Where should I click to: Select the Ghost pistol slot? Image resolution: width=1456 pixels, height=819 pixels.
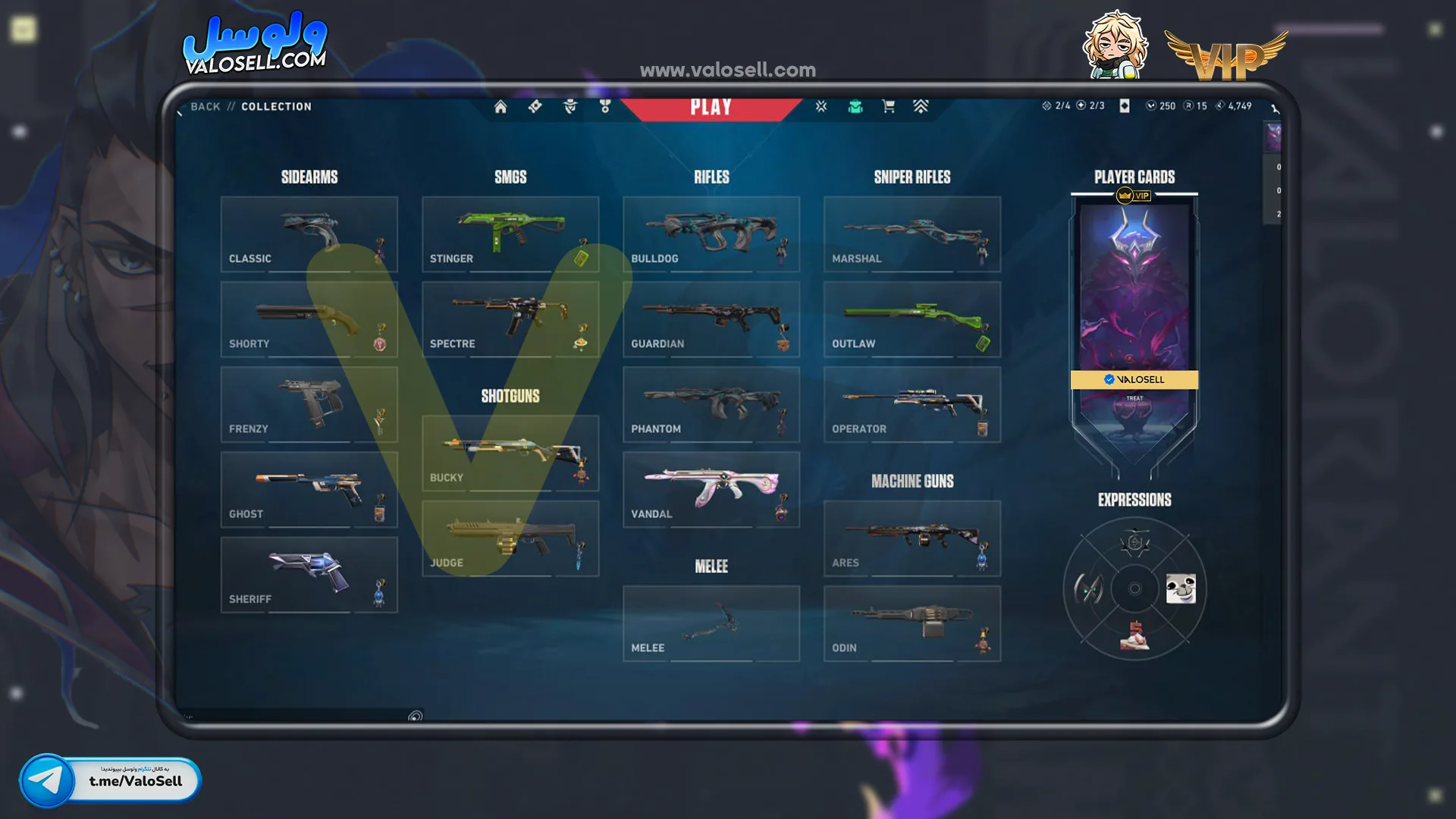tap(309, 489)
